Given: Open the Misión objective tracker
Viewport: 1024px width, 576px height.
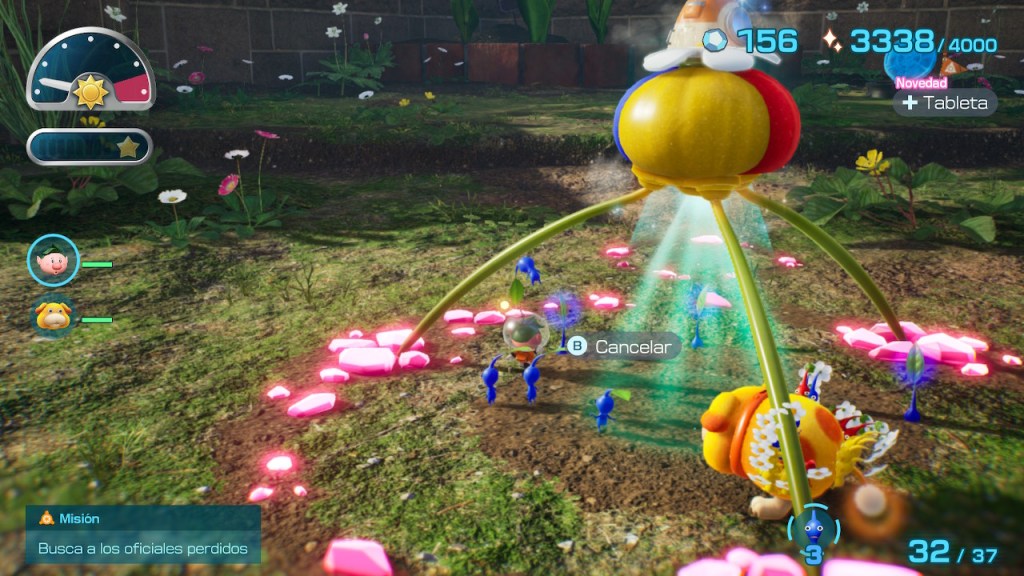Looking at the screenshot, I should (143, 535).
